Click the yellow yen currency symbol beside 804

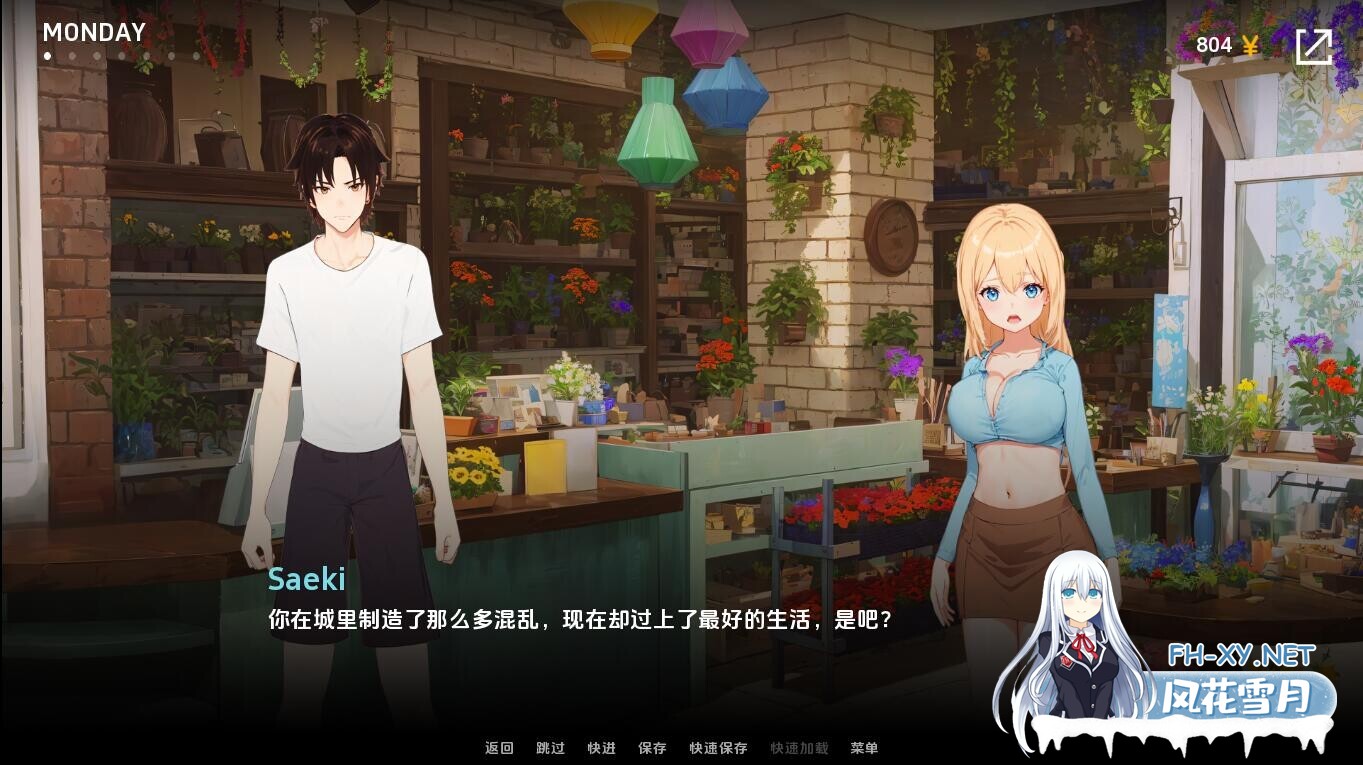point(1248,44)
